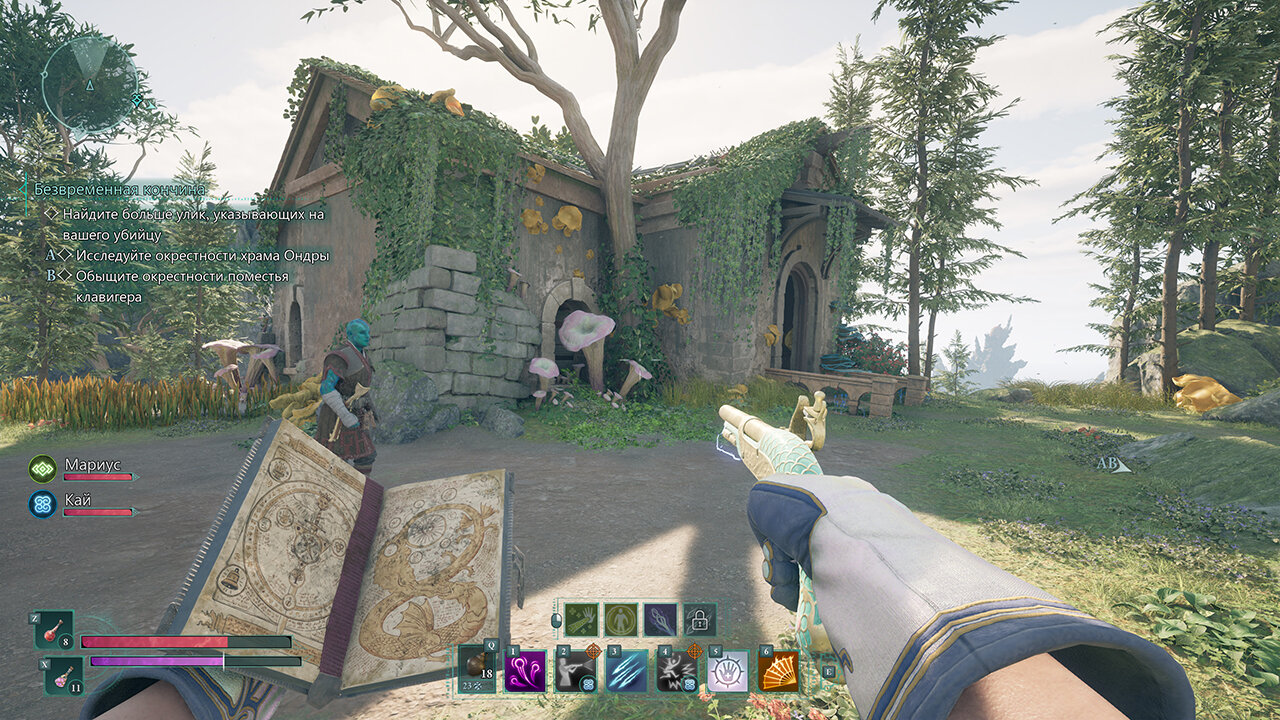This screenshot has width=1280, height=720.
Task: Cast the orange fan of flames spell
Action: (x=778, y=671)
